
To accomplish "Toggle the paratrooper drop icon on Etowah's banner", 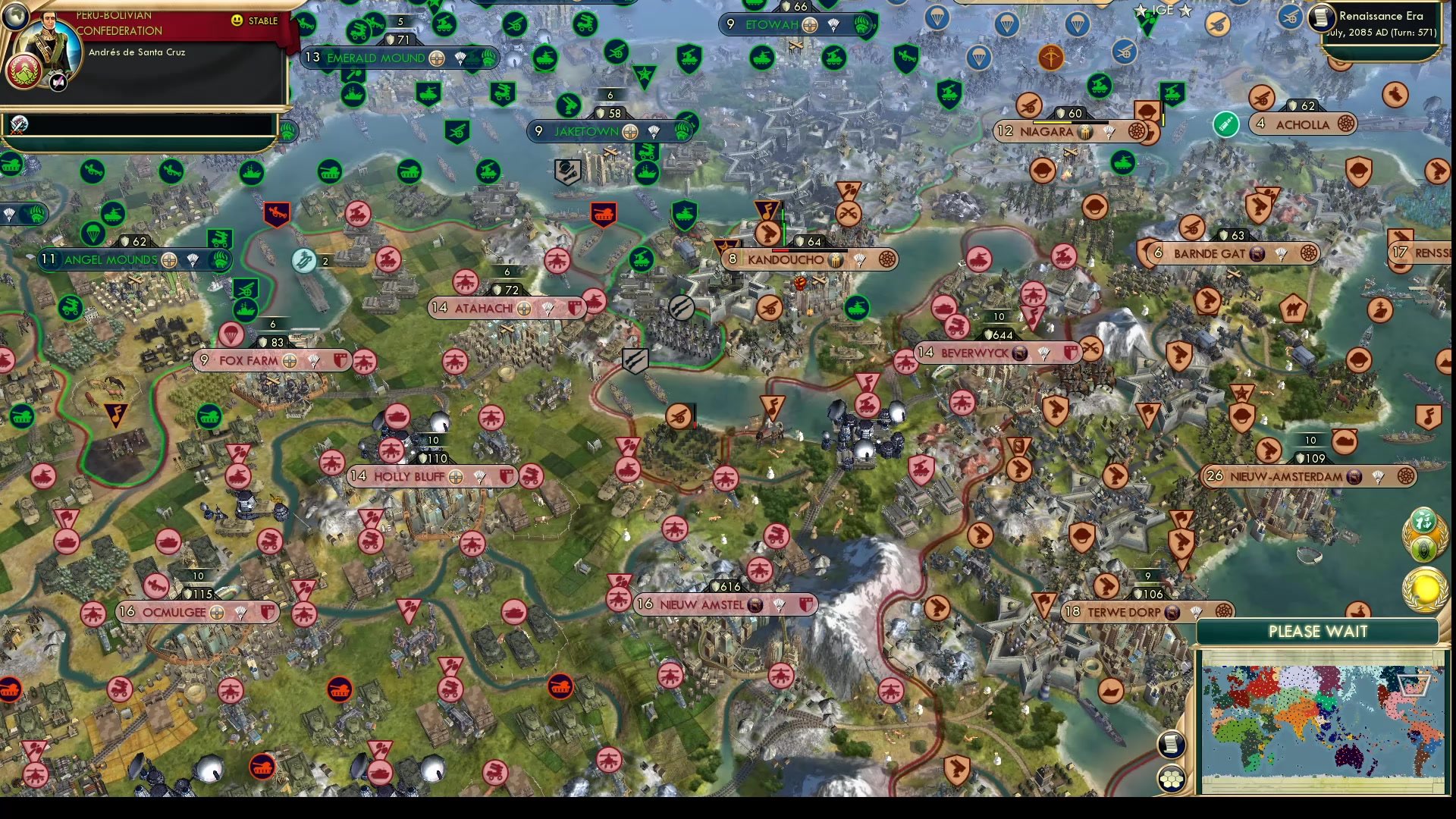I will point(833,24).
